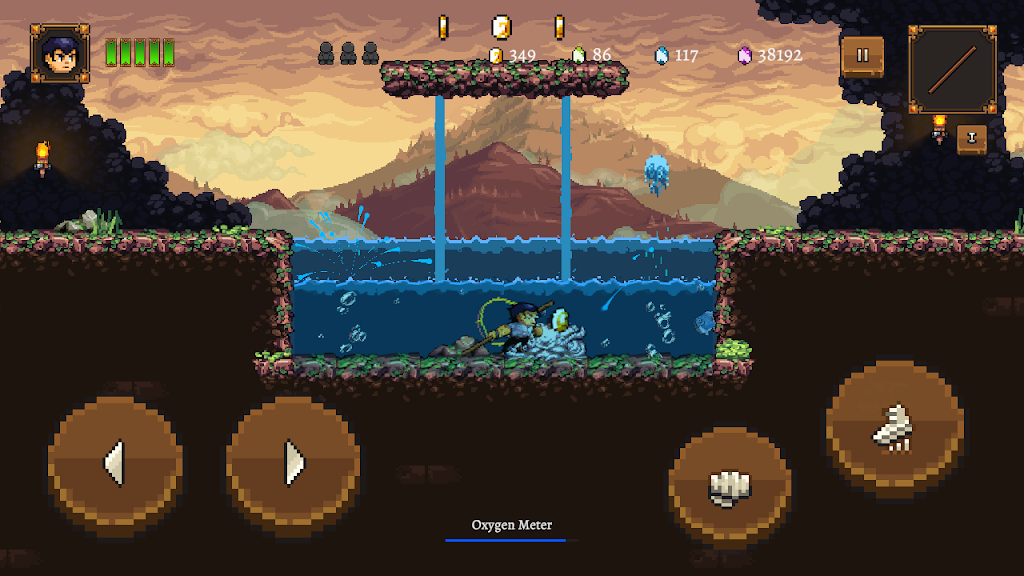Open the hero portrait icon

(60, 53)
